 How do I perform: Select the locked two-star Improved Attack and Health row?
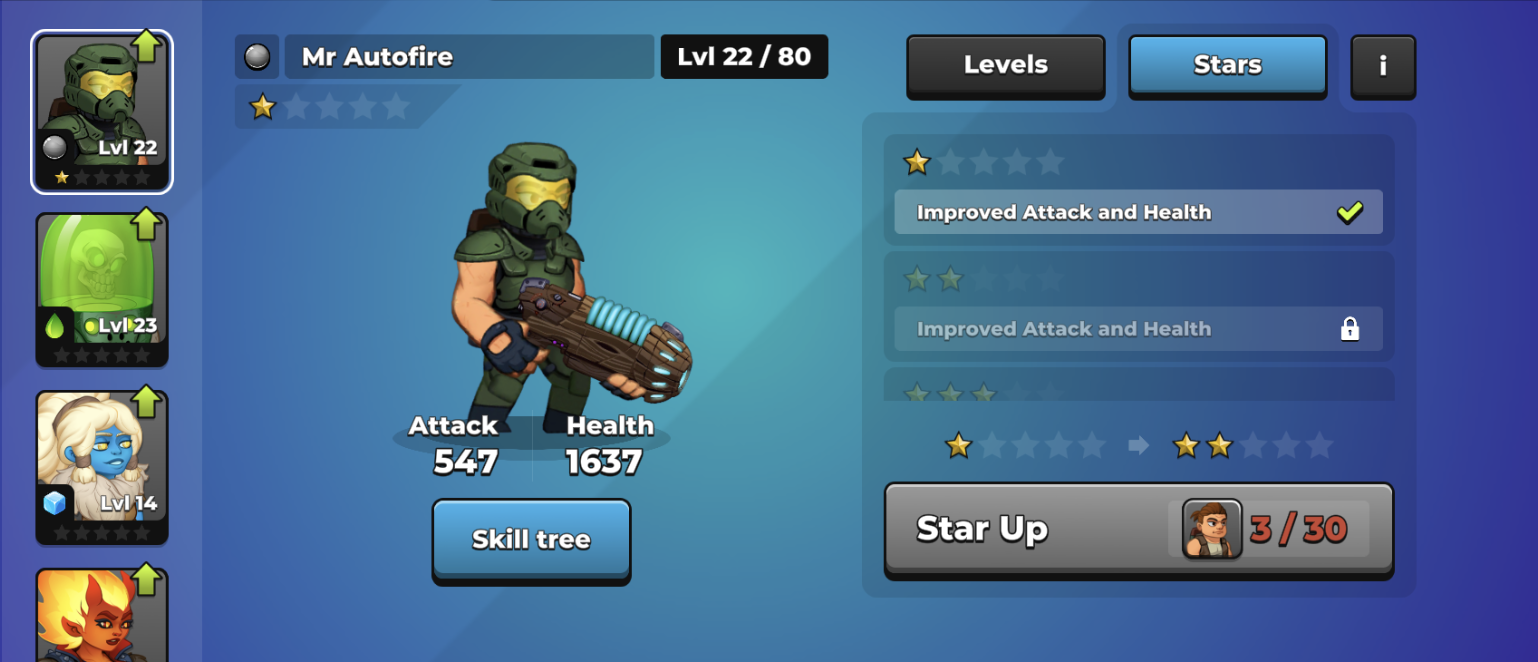pyautogui.click(x=1138, y=329)
